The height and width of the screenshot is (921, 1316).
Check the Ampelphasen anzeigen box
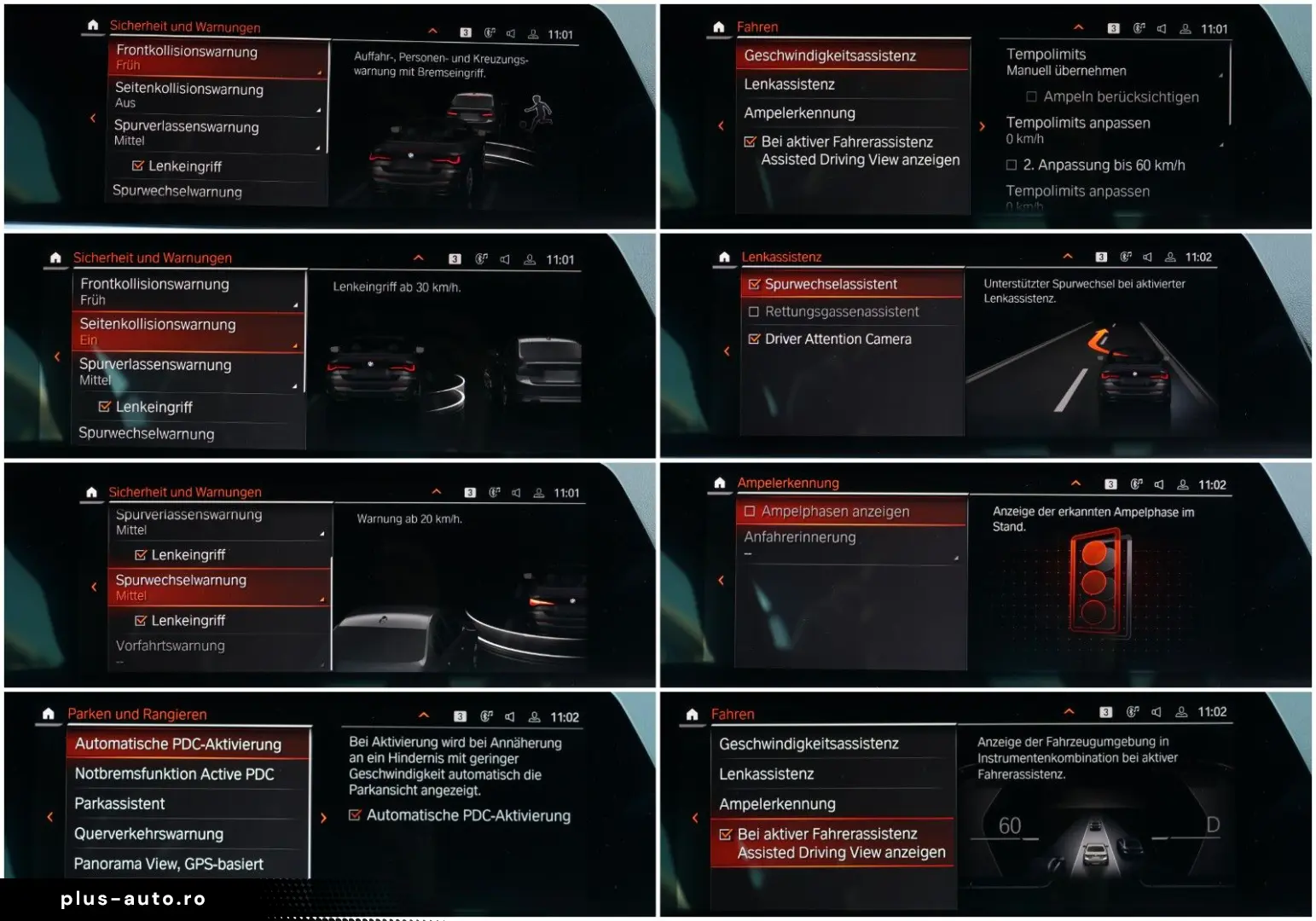pyautogui.click(x=751, y=512)
